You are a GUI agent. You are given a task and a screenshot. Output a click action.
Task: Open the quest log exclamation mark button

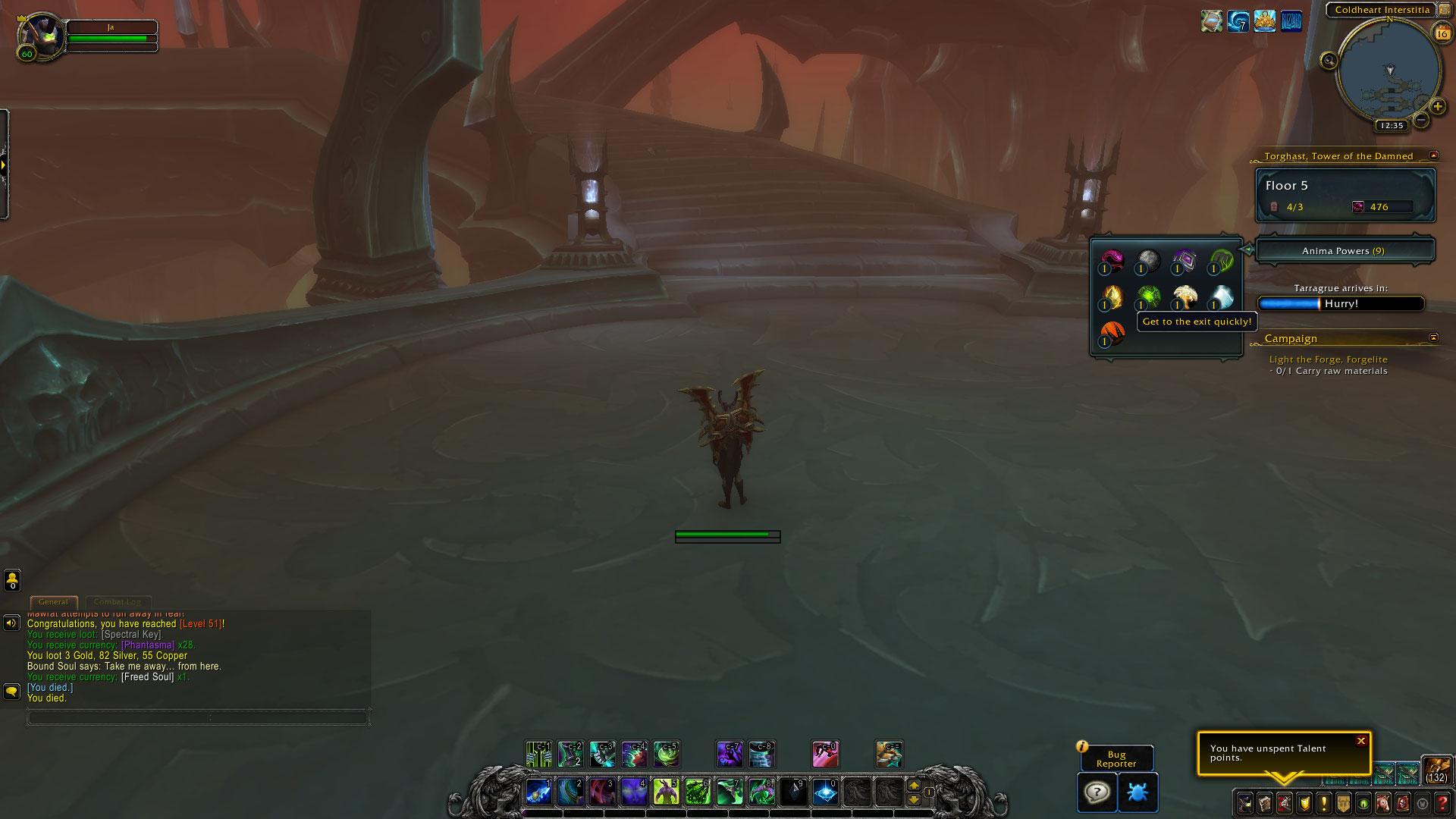(1323, 803)
